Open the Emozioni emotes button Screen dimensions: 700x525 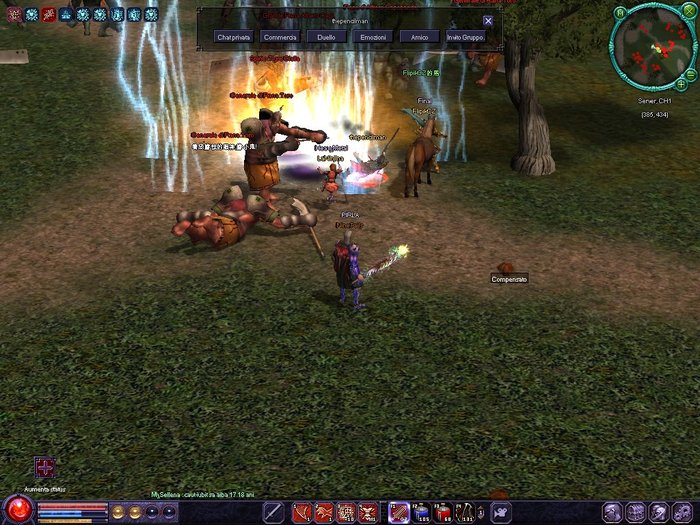[372, 37]
